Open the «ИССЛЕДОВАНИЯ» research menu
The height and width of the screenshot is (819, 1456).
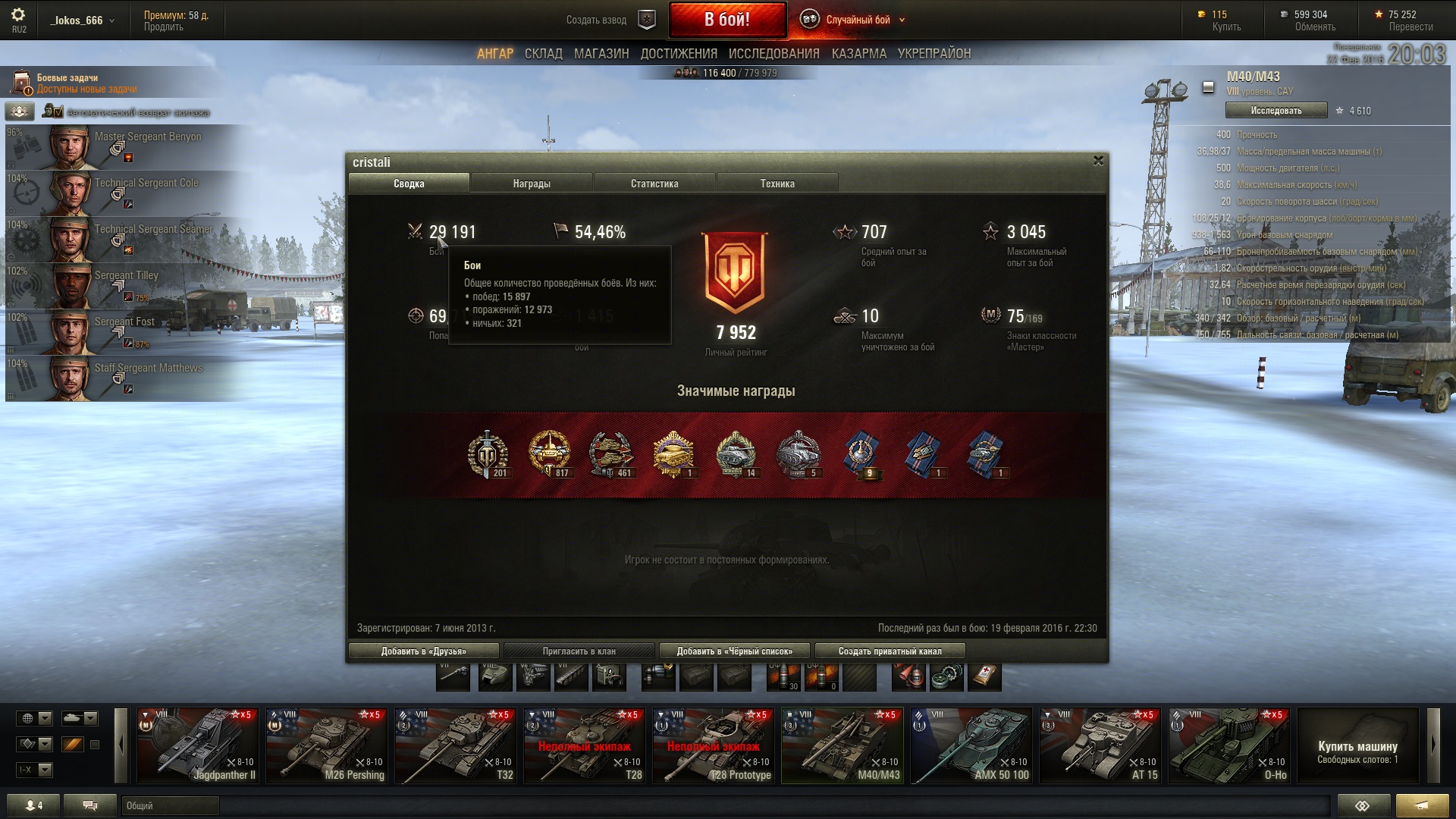[773, 54]
